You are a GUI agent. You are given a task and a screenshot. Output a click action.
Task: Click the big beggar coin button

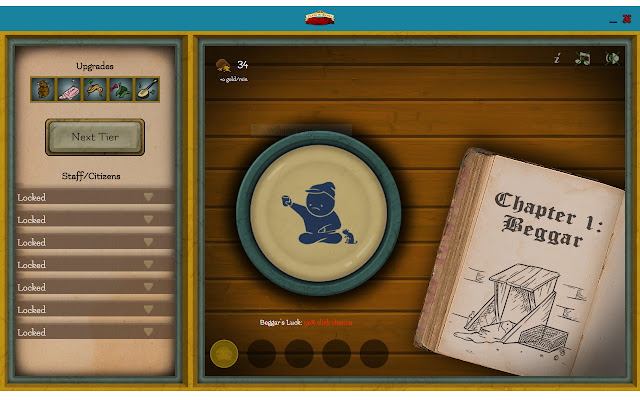pos(318,210)
